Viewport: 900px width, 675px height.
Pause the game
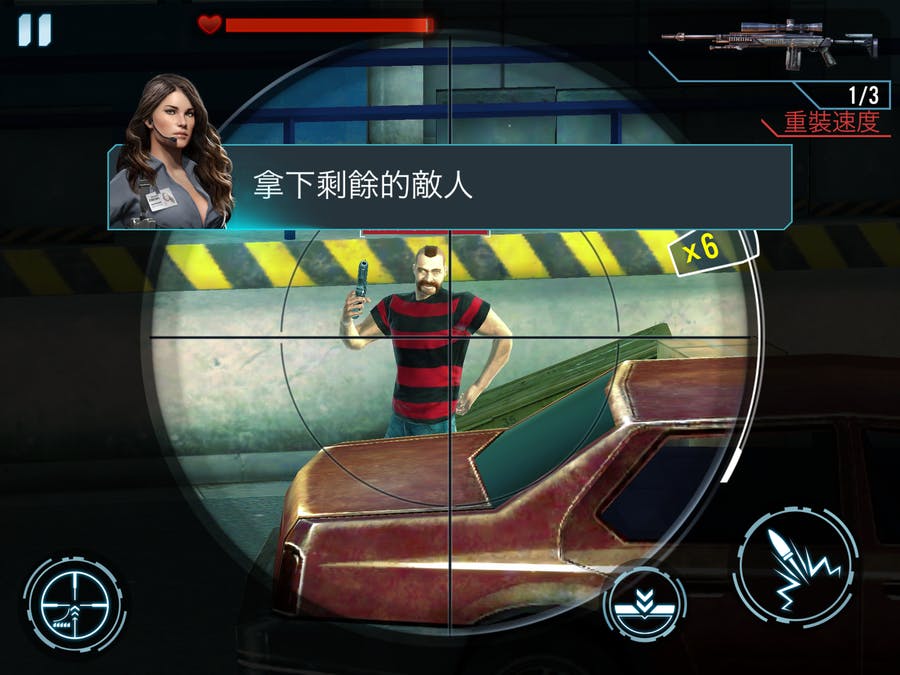coord(34,29)
